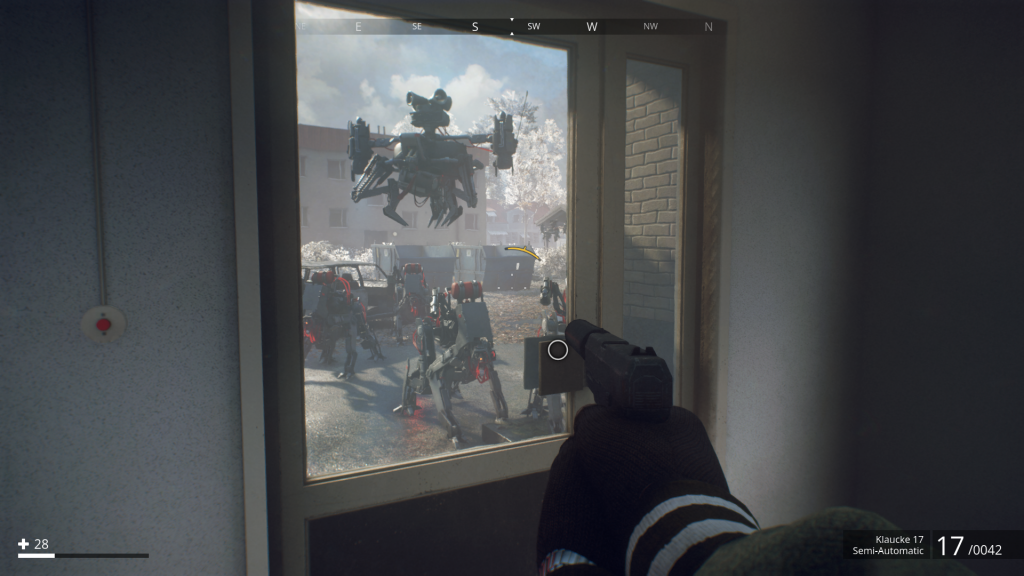Click the compass strip heading bar
The image size is (1024, 576).
[x=512, y=27]
